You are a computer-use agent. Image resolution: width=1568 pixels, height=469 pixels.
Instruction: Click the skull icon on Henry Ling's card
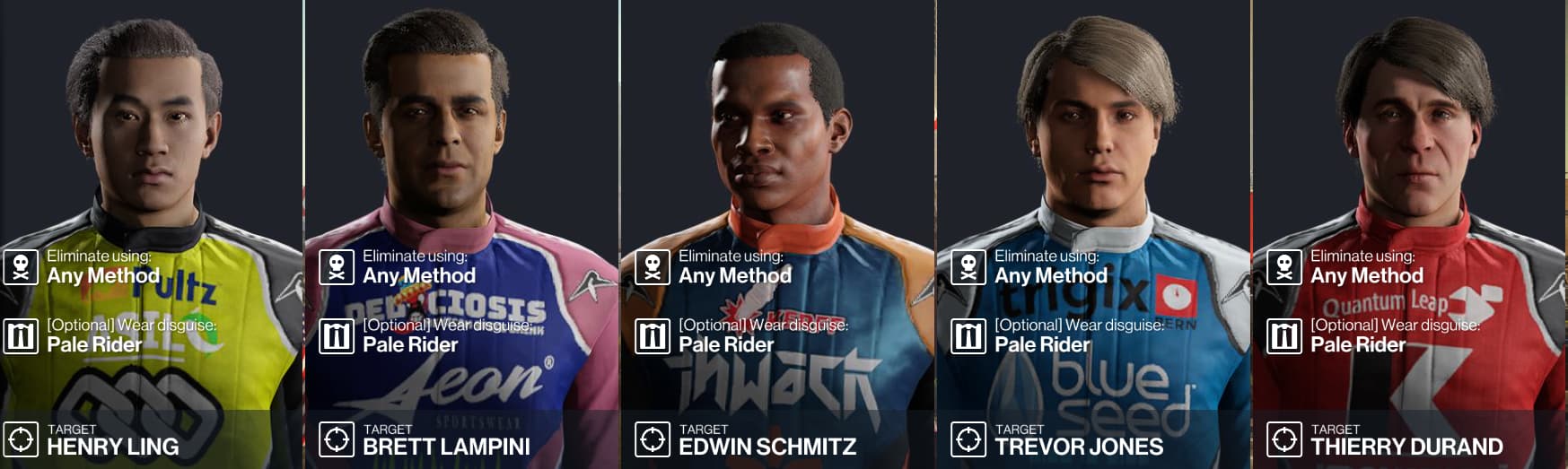21,267
